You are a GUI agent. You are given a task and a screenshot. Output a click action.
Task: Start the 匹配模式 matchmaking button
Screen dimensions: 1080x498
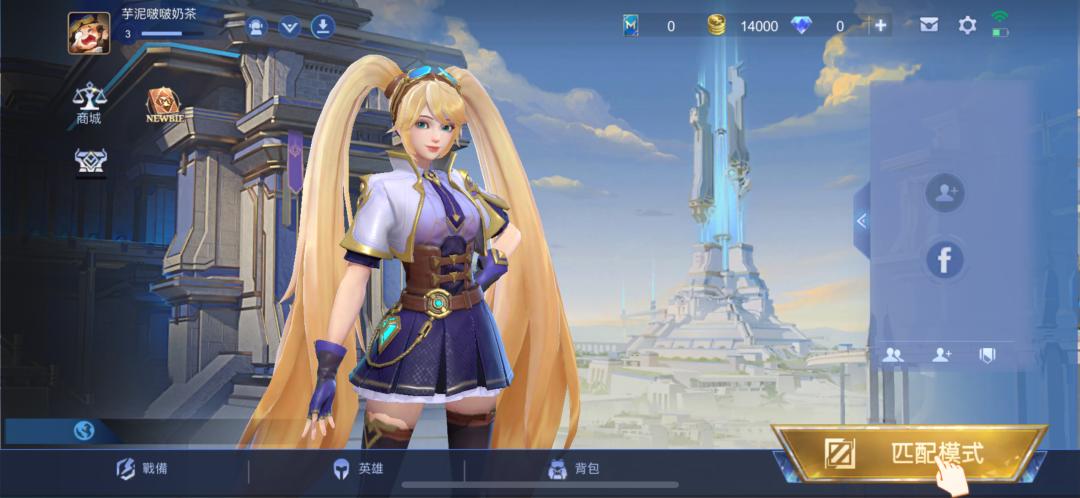(x=910, y=454)
